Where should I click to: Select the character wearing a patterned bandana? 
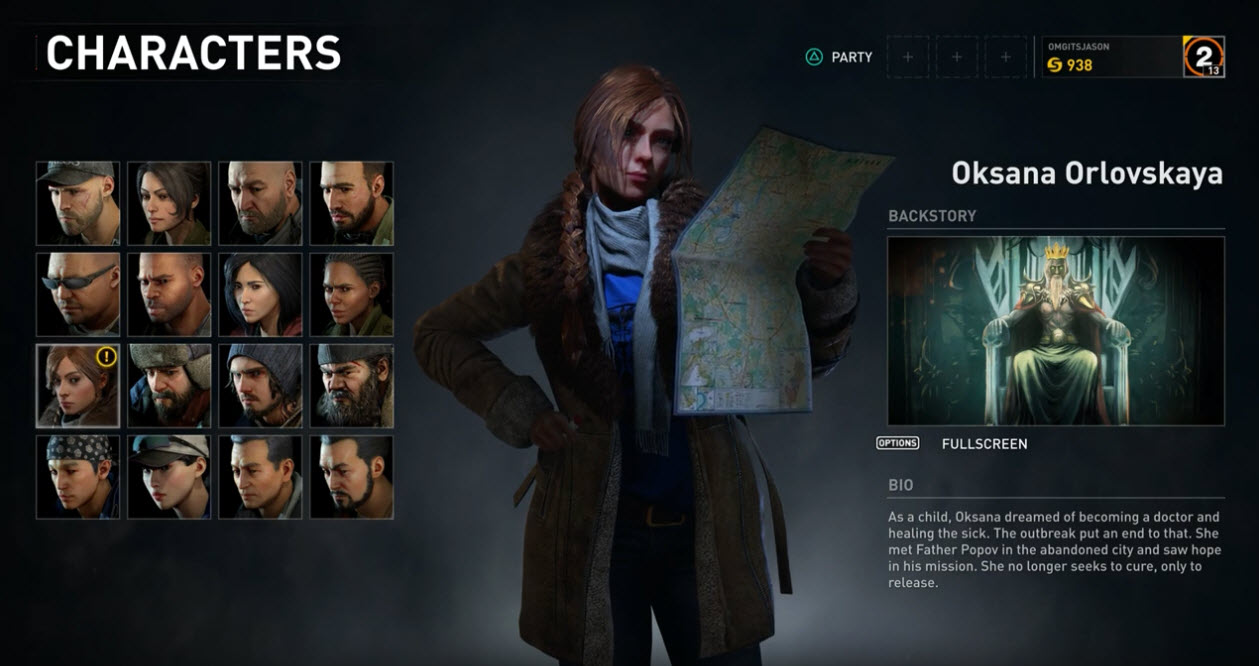coord(78,476)
